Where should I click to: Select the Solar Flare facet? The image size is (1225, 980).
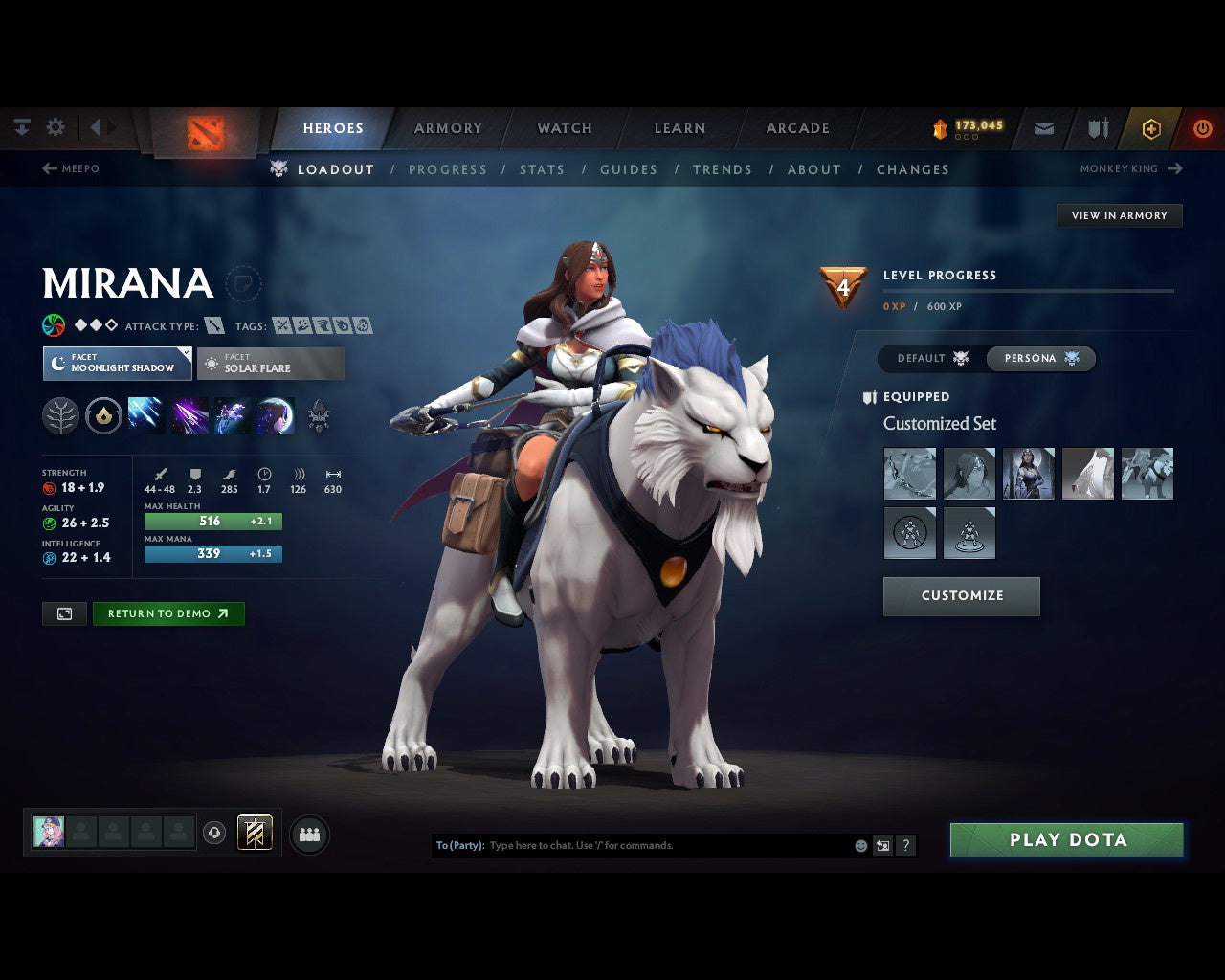coord(271,364)
